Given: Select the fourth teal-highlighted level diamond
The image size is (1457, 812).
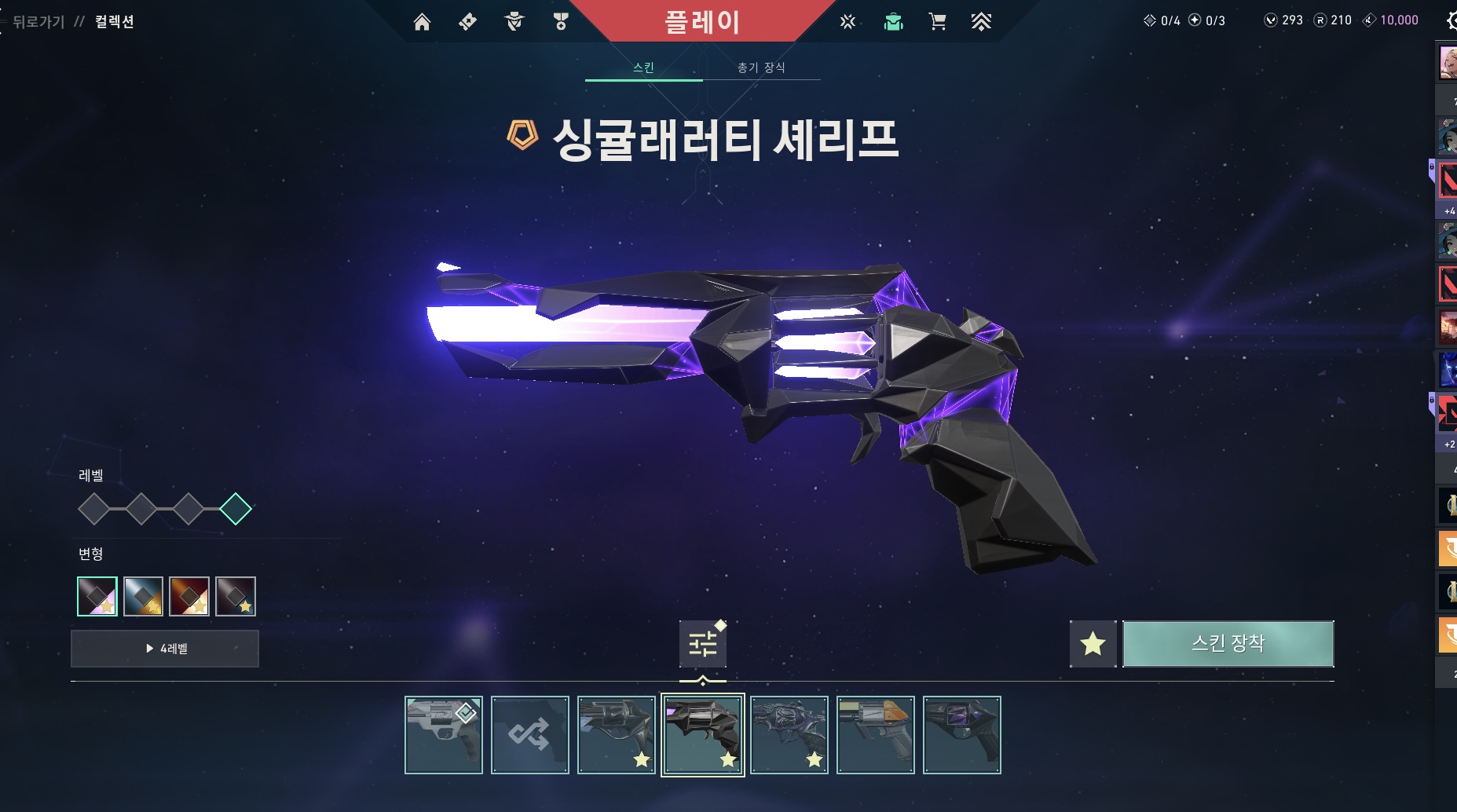Looking at the screenshot, I should point(236,509).
